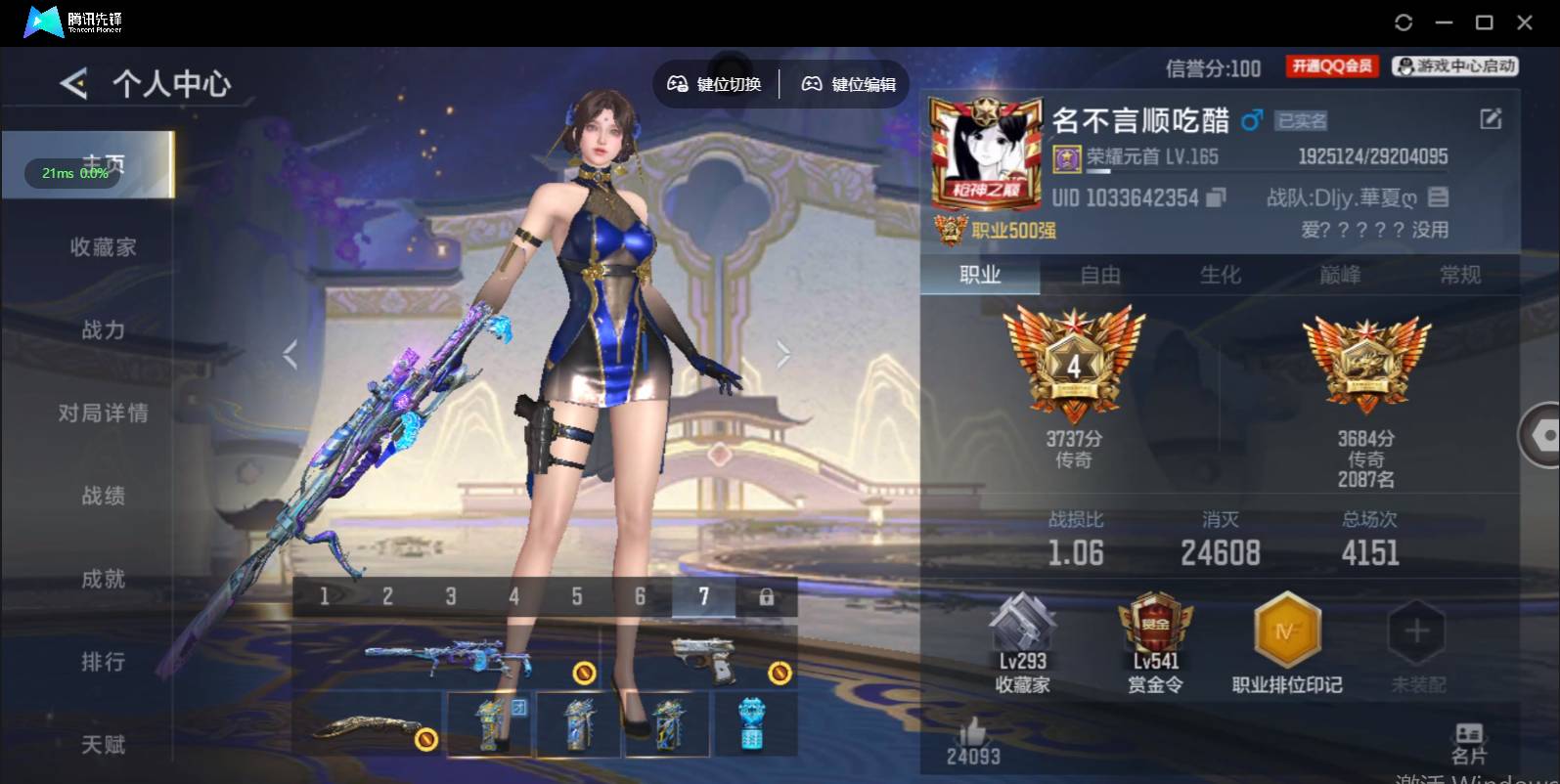Click the left character rotation chevron
1560x784 pixels.
(290, 353)
